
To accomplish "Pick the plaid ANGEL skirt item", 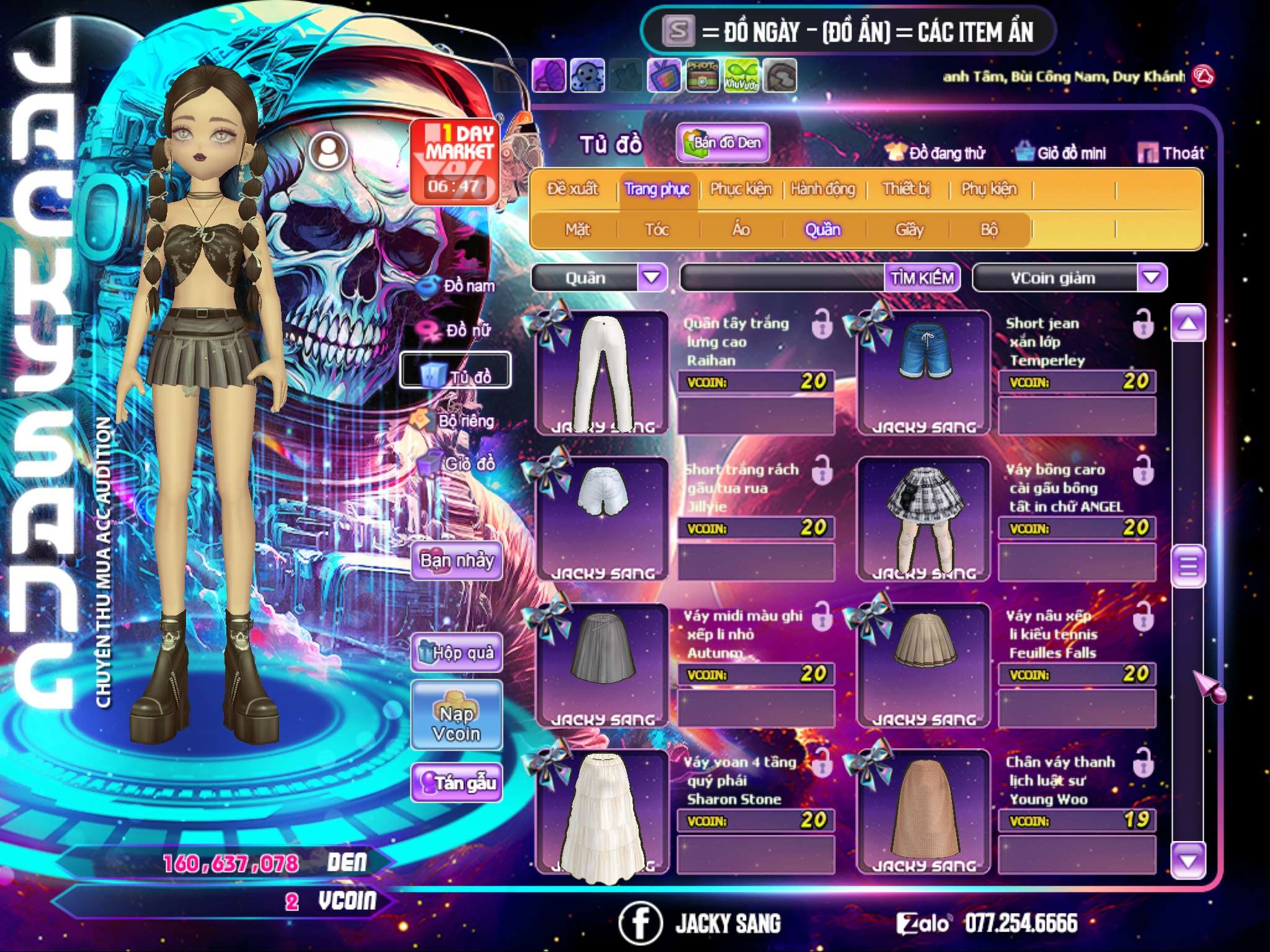I will click(x=924, y=519).
